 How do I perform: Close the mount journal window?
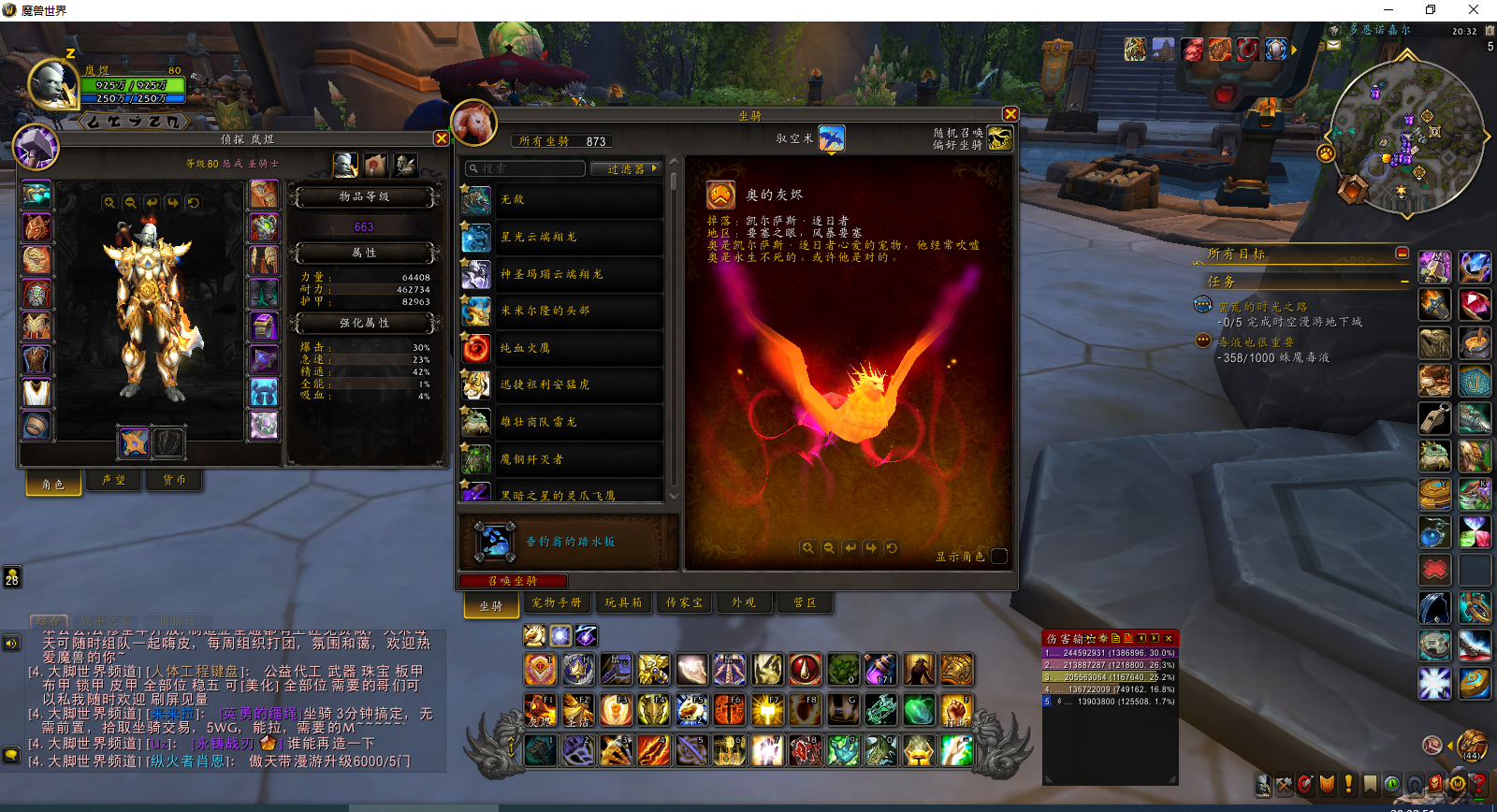[1010, 114]
